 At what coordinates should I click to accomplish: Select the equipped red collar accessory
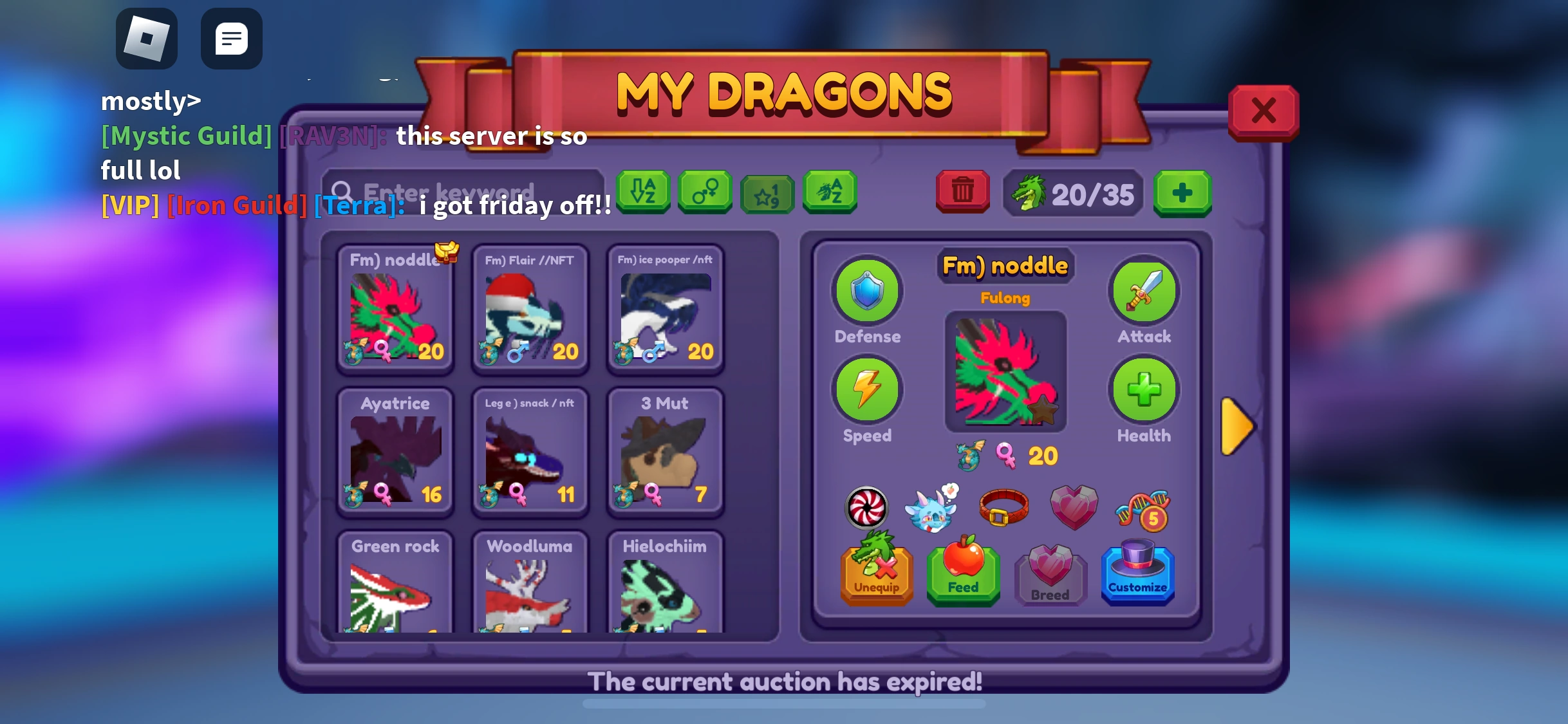[1004, 508]
